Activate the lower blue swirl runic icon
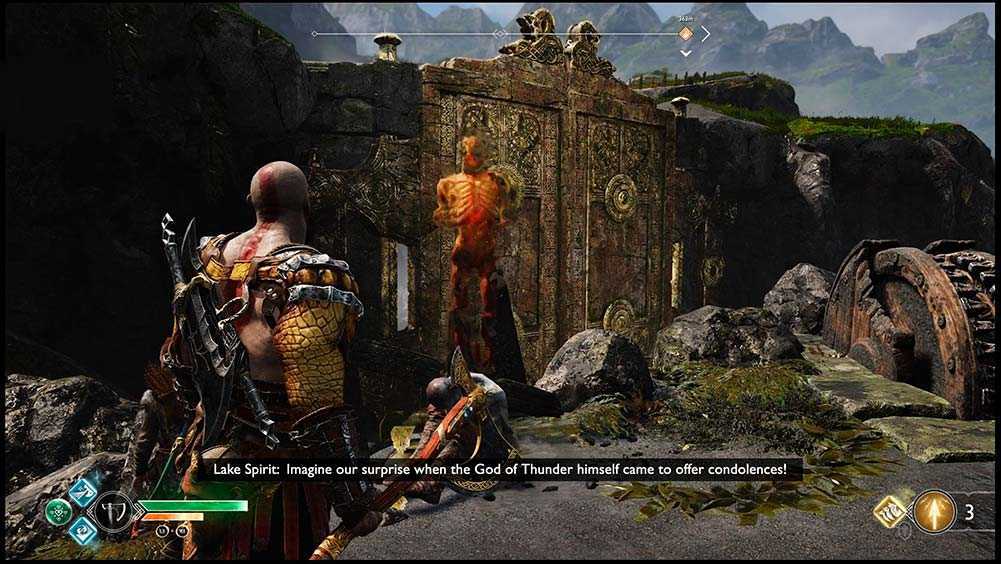Image resolution: width=1001 pixels, height=564 pixels. (x=81, y=531)
